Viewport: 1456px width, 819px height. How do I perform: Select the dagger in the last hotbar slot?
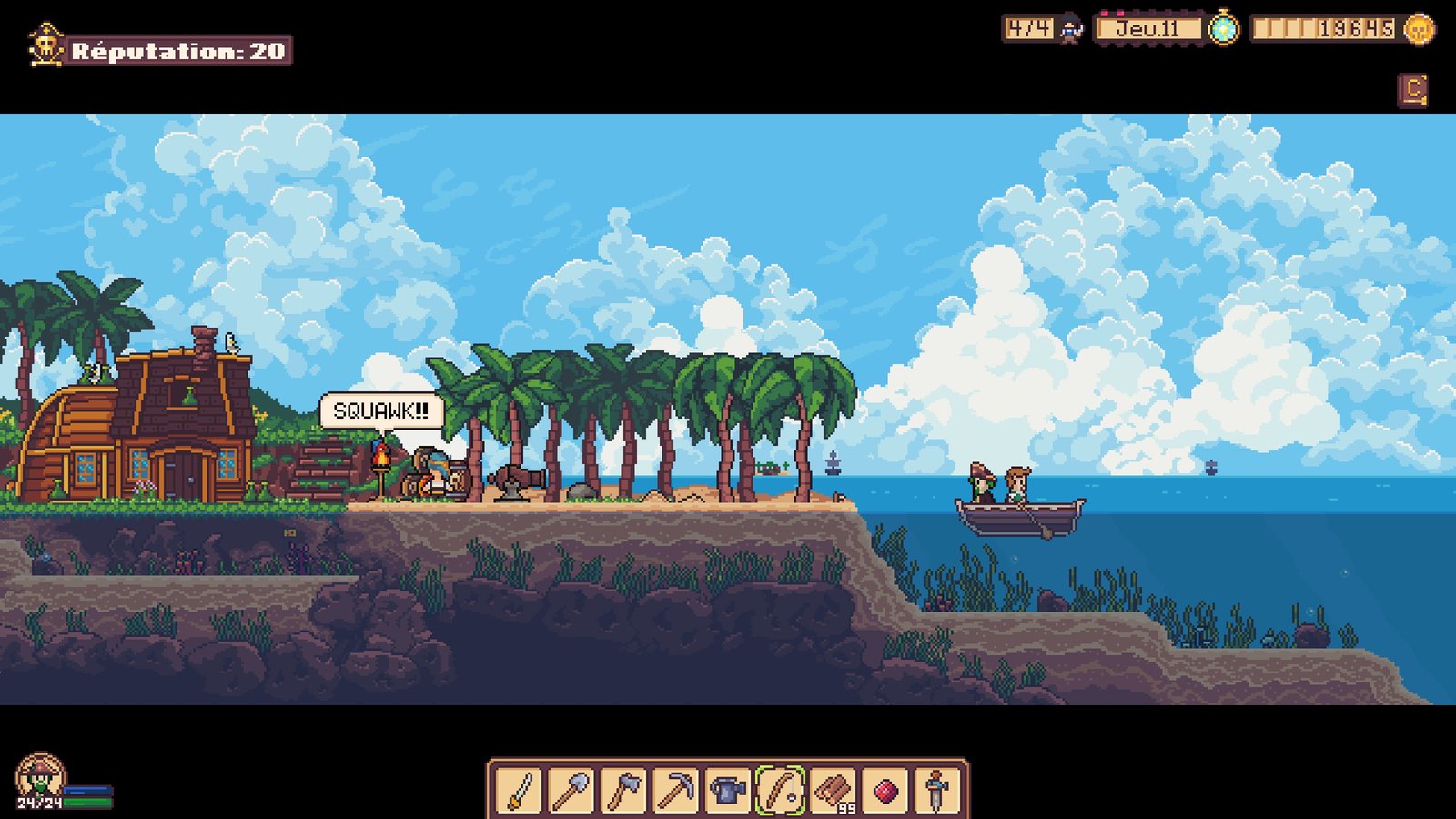pos(937,790)
